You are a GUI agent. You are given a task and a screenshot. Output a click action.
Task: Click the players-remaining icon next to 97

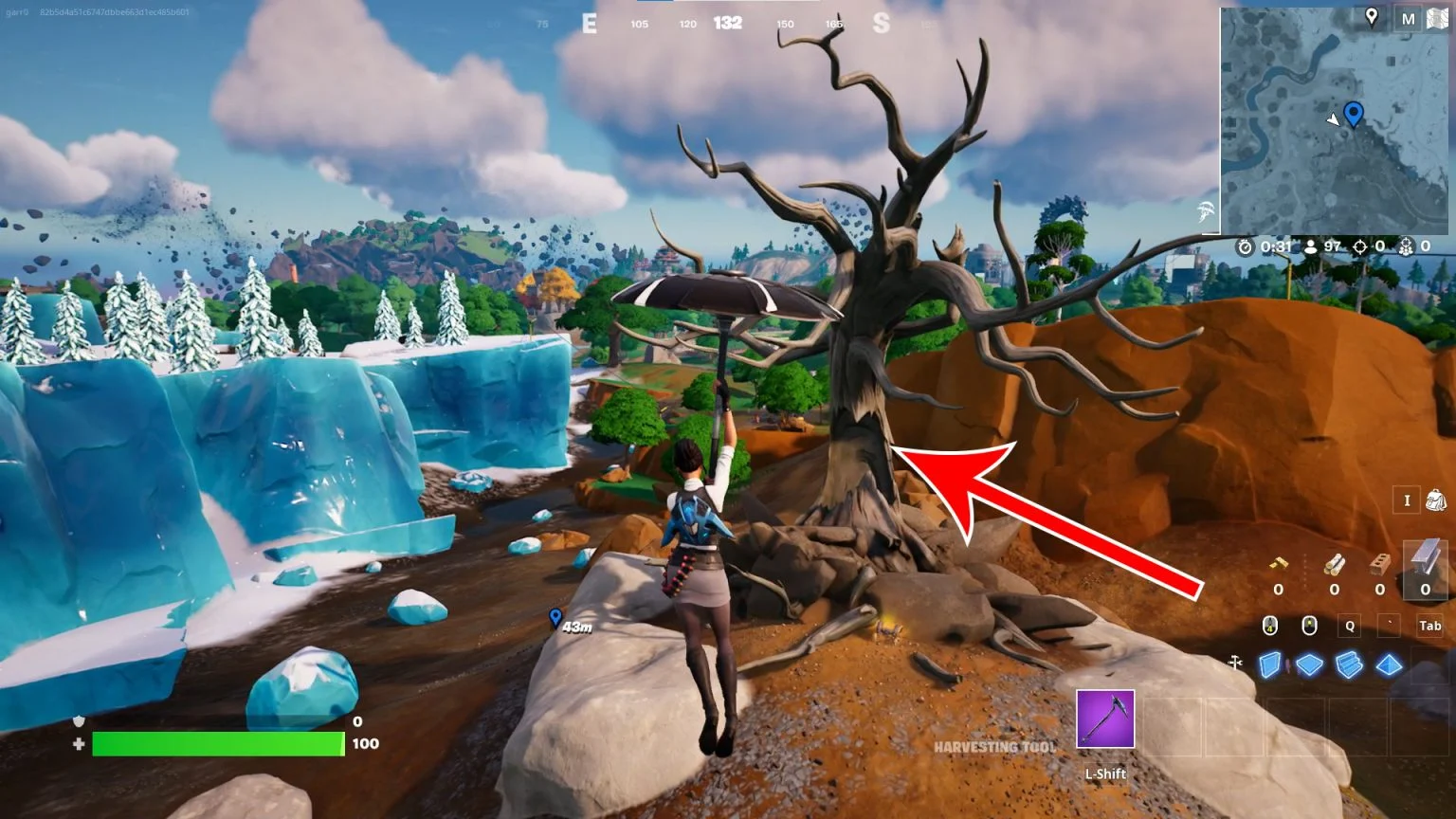[1311, 246]
